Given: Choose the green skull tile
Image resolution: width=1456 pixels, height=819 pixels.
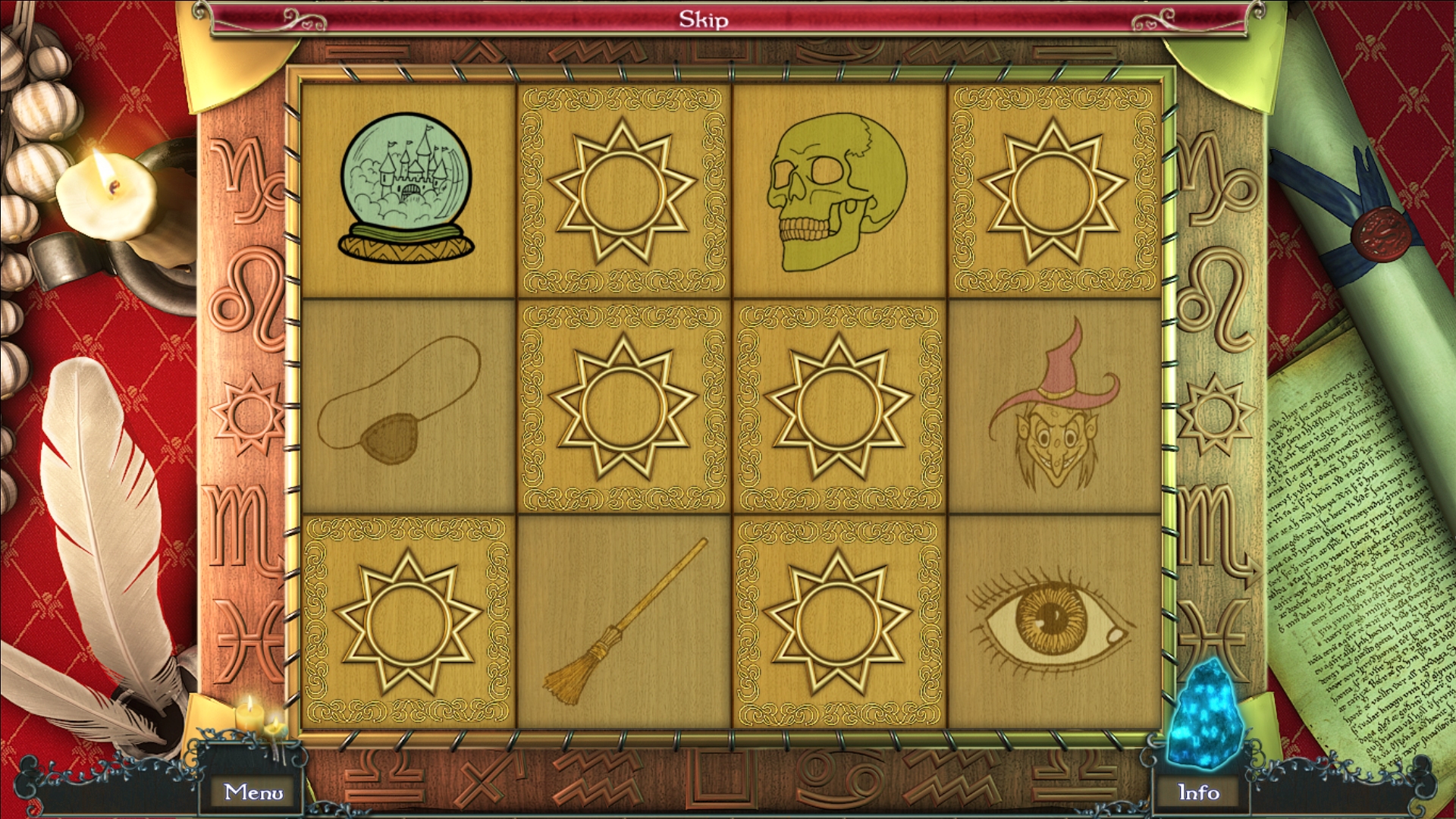Looking at the screenshot, I should click(x=838, y=190).
